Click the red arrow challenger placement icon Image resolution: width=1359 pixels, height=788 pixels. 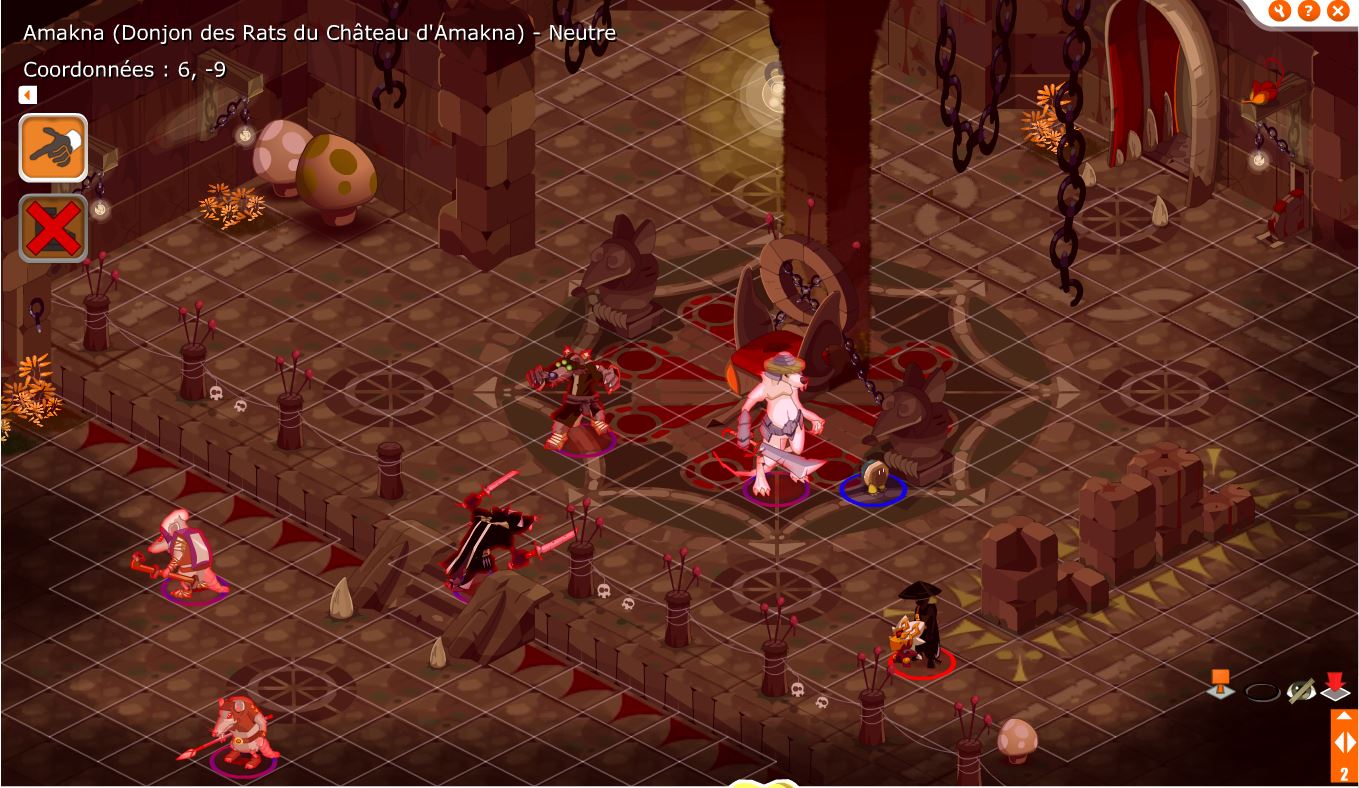[x=1336, y=687]
